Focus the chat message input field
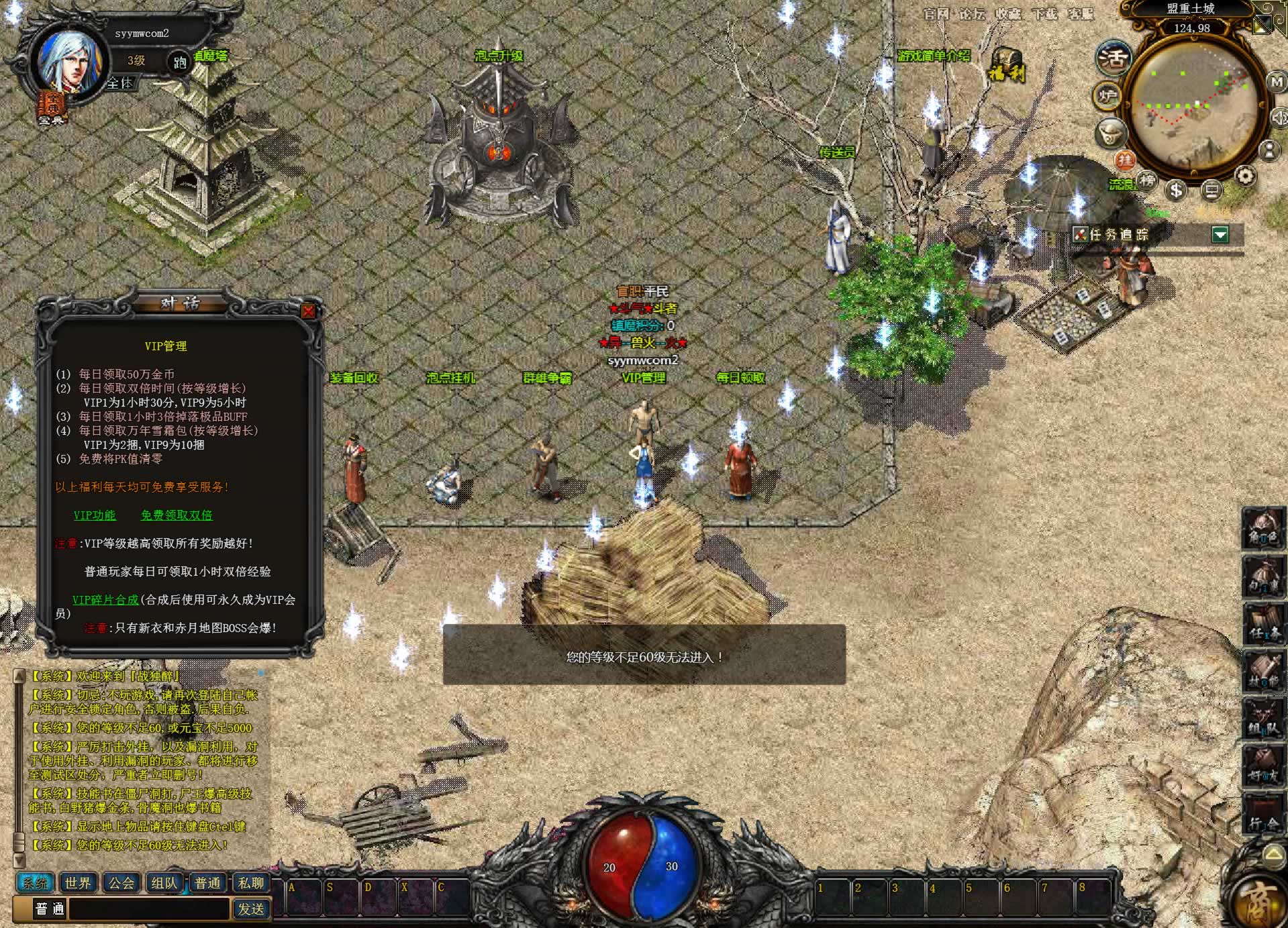 149,909
